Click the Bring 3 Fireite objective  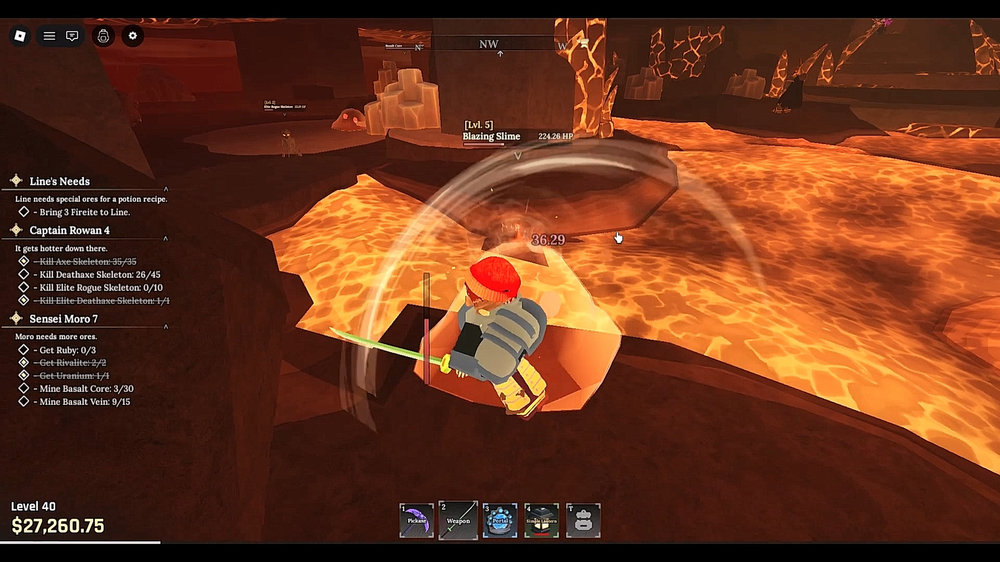[x=84, y=212]
